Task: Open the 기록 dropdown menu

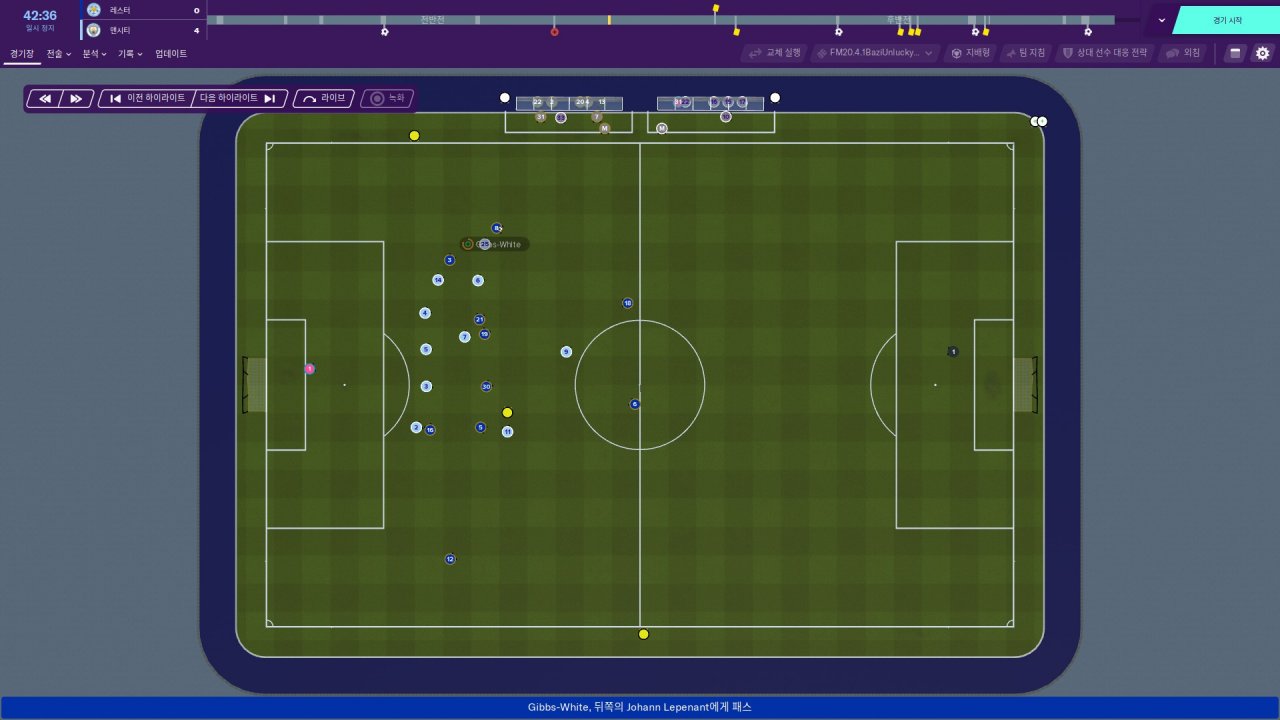Action: [x=130, y=54]
